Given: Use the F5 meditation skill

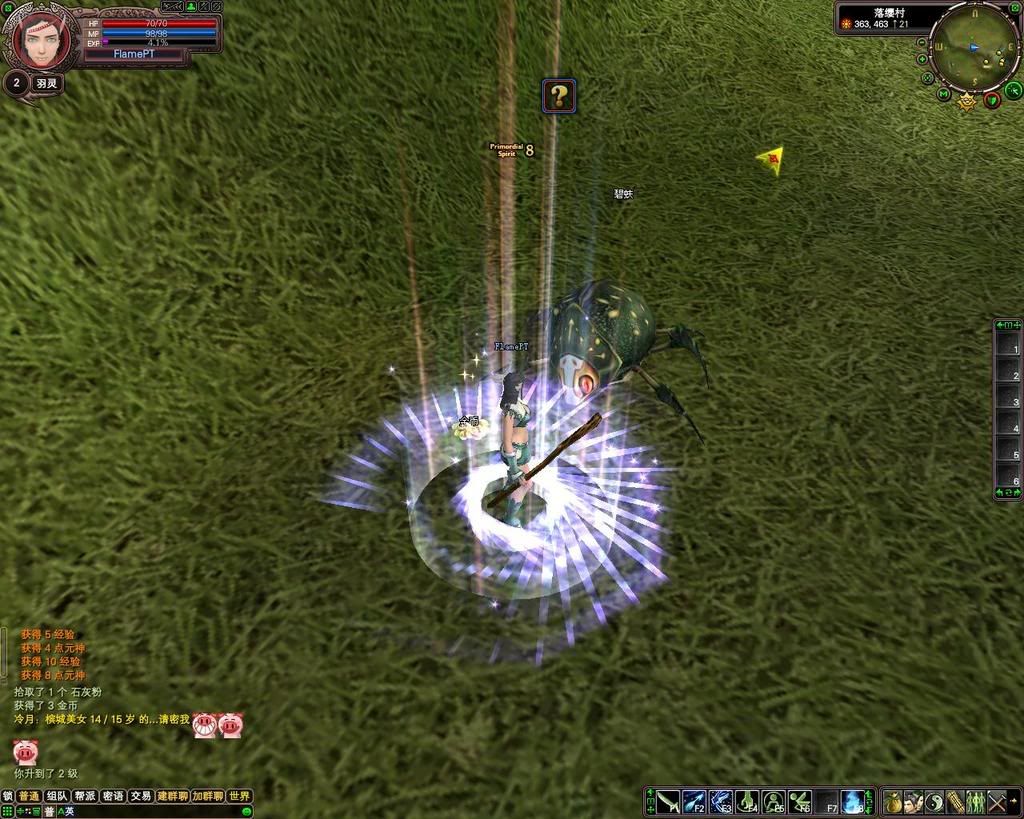Looking at the screenshot, I should tap(773, 801).
